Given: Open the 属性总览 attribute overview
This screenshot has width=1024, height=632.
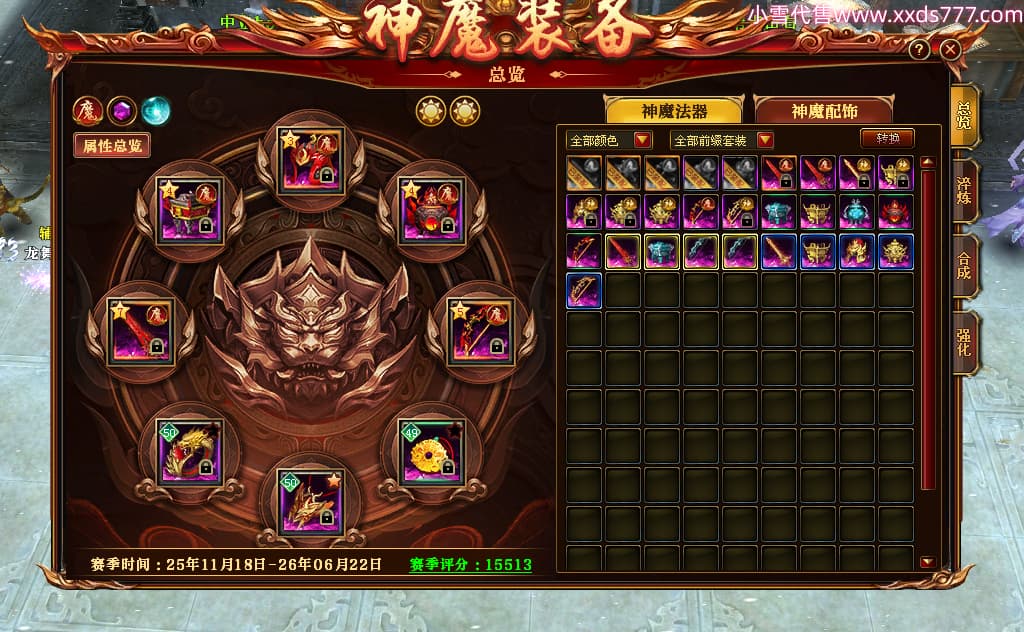Looking at the screenshot, I should [x=111, y=145].
